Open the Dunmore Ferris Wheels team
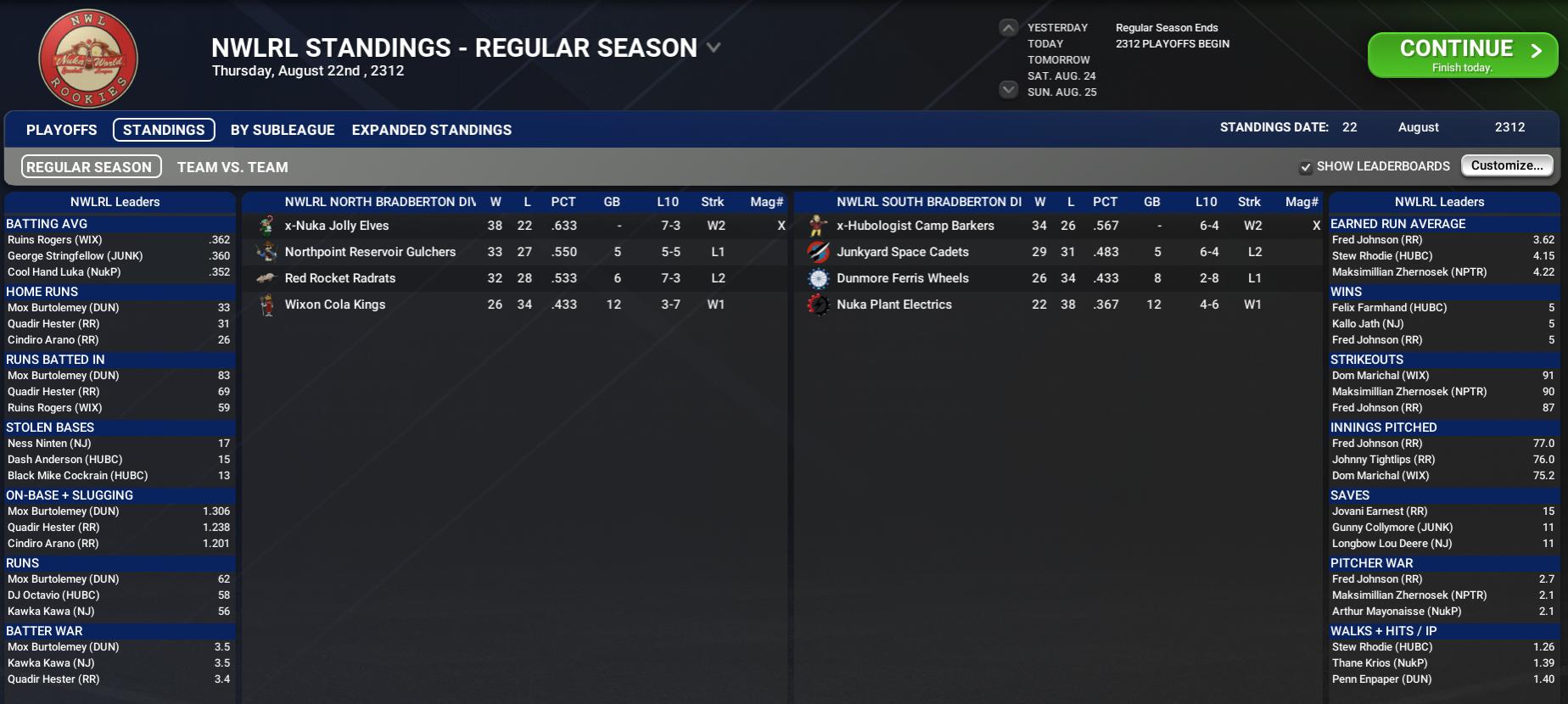 coord(902,278)
